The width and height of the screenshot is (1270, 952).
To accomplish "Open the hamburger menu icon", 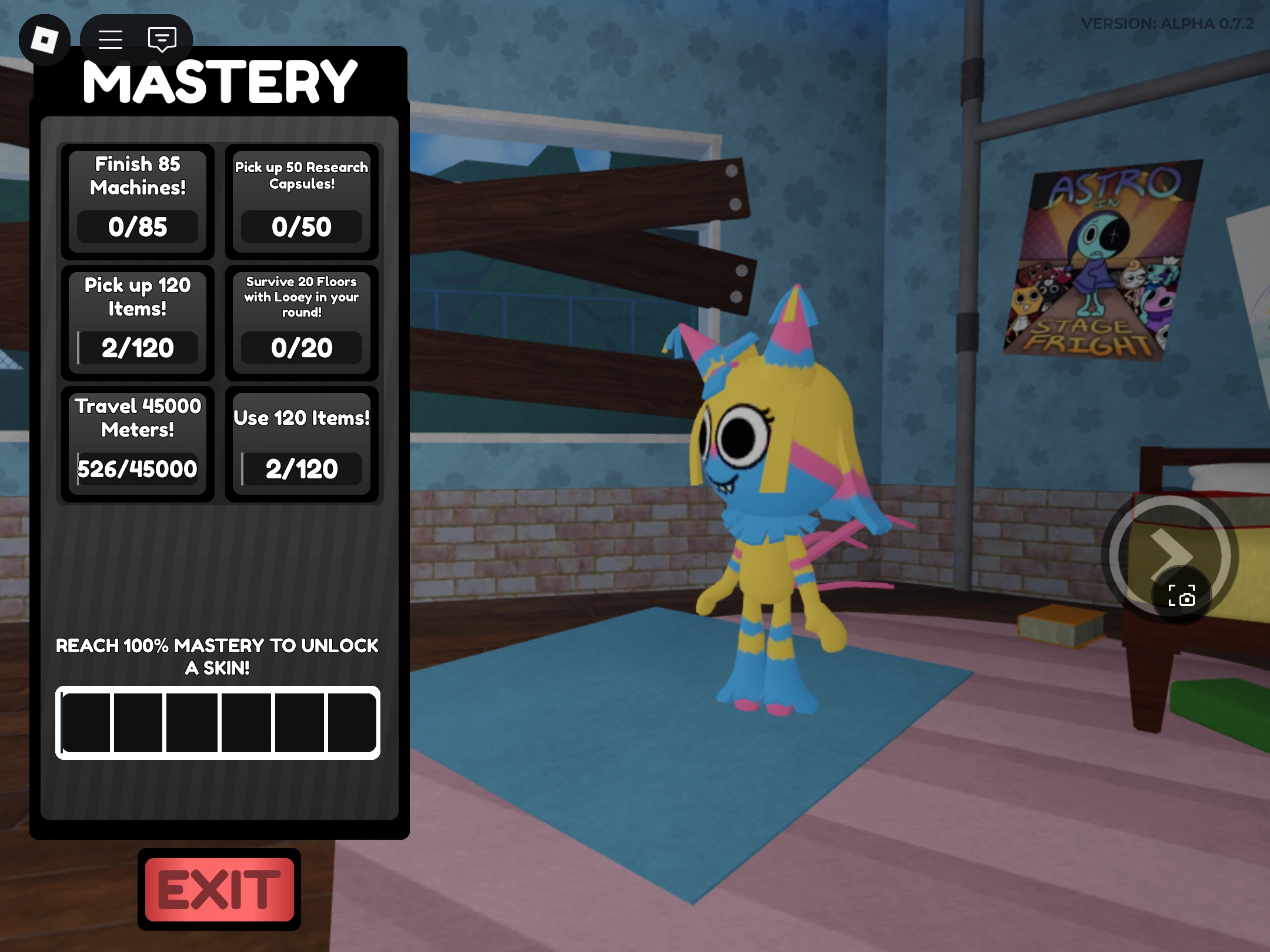I will 109,39.
